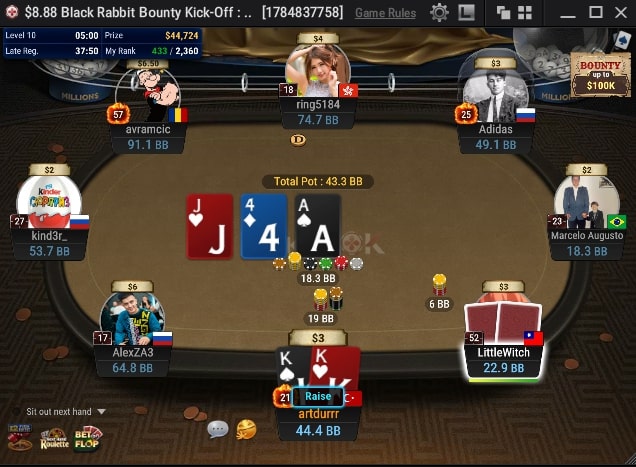Toggle the L layout icon in title bar
The width and height of the screenshot is (636, 467).
click(466, 13)
